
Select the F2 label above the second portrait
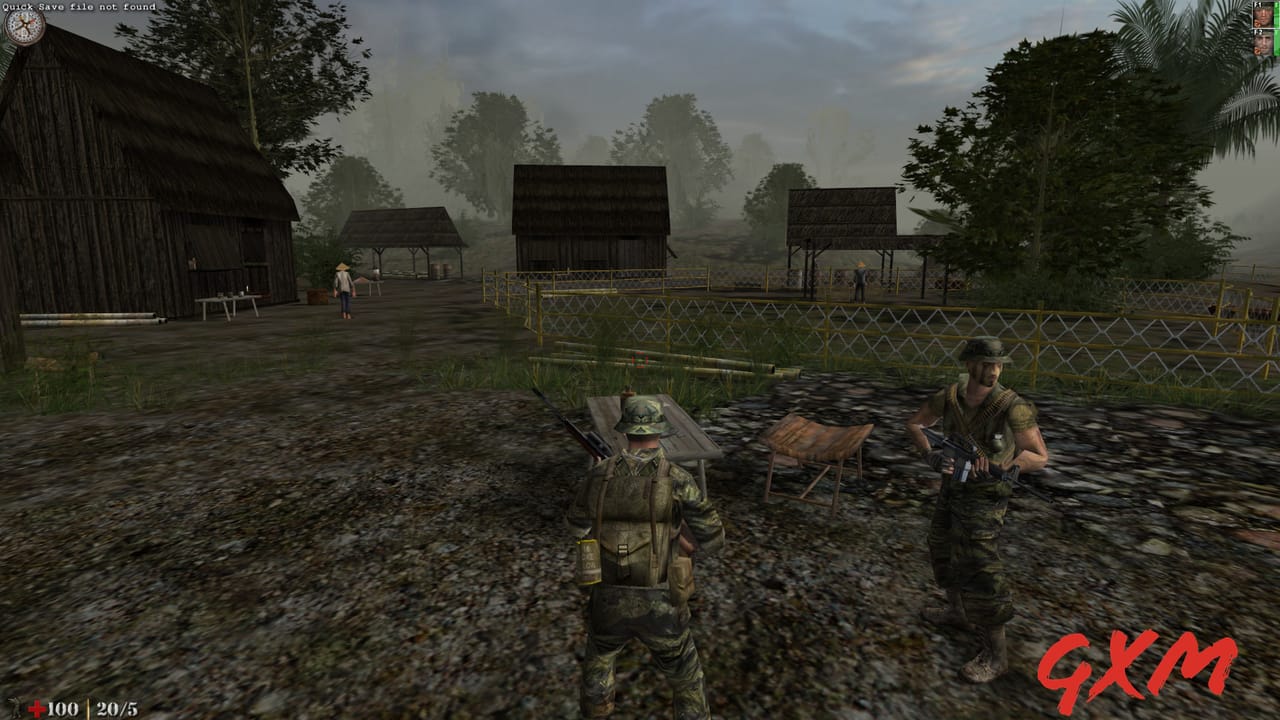click(x=1256, y=31)
